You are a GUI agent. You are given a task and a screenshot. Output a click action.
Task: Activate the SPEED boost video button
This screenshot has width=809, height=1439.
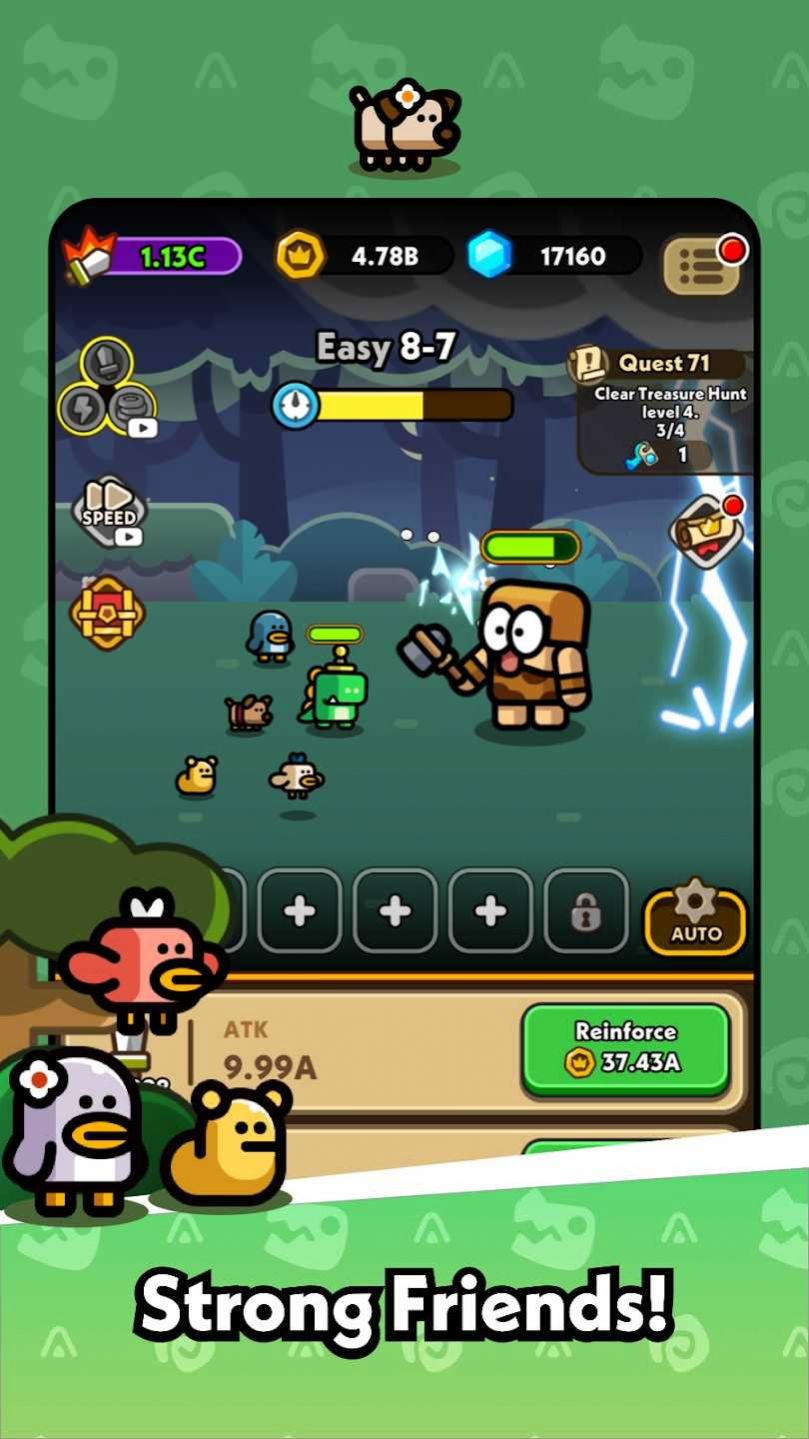tap(112, 514)
